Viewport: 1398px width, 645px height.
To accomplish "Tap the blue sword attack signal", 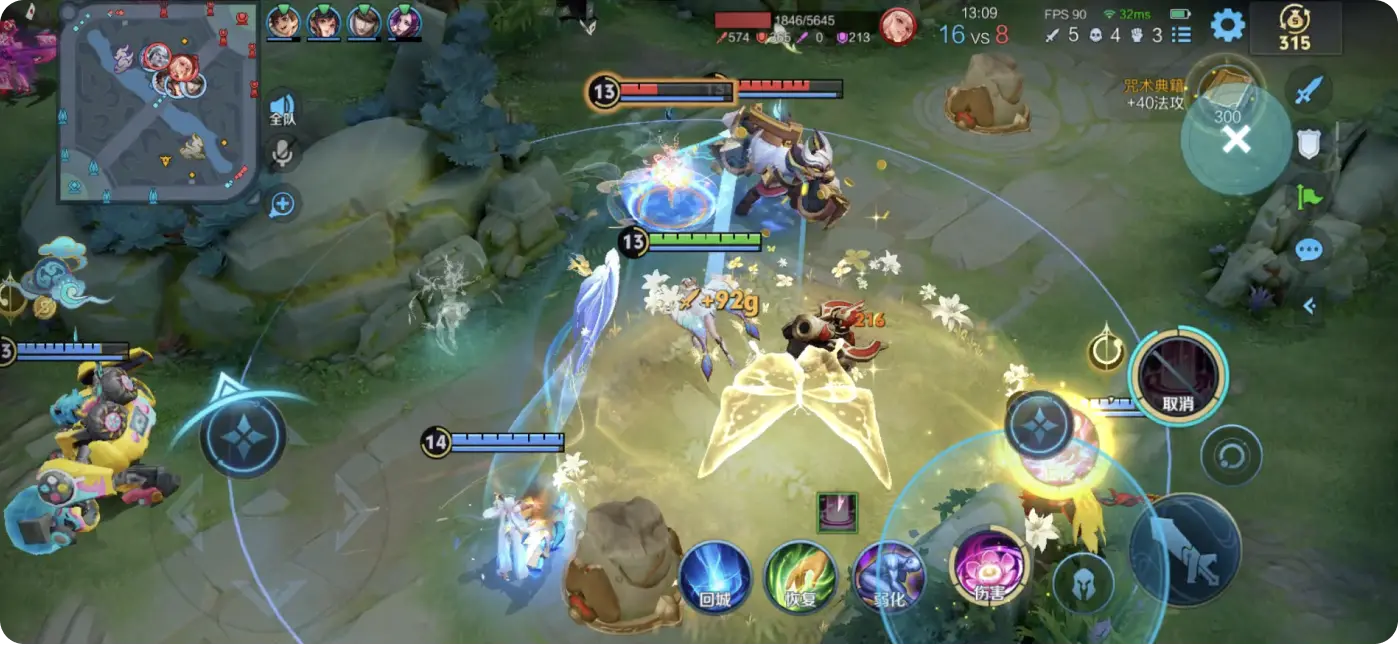I will (x=1309, y=92).
